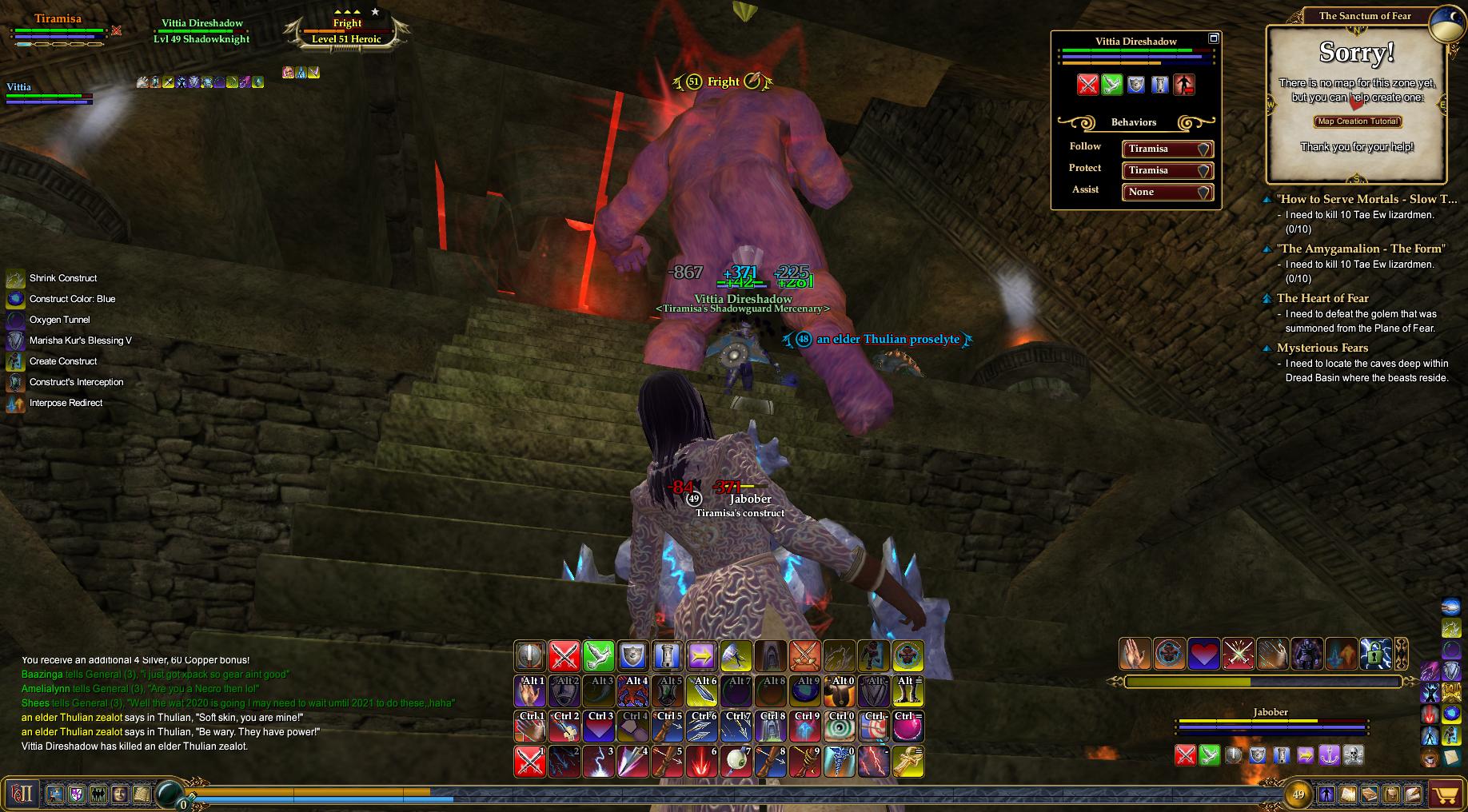Use the eyeball ability in slot 7
The image size is (1468, 812).
click(x=736, y=762)
